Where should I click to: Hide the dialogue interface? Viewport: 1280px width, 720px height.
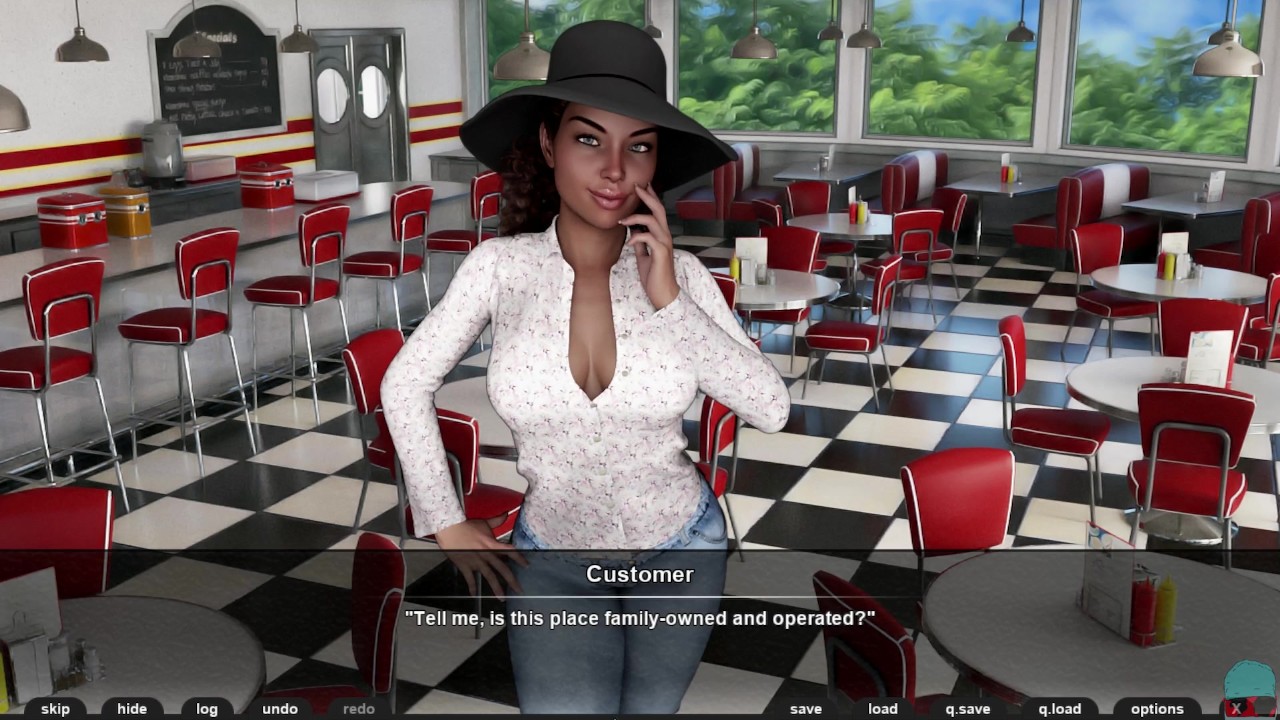click(x=132, y=708)
